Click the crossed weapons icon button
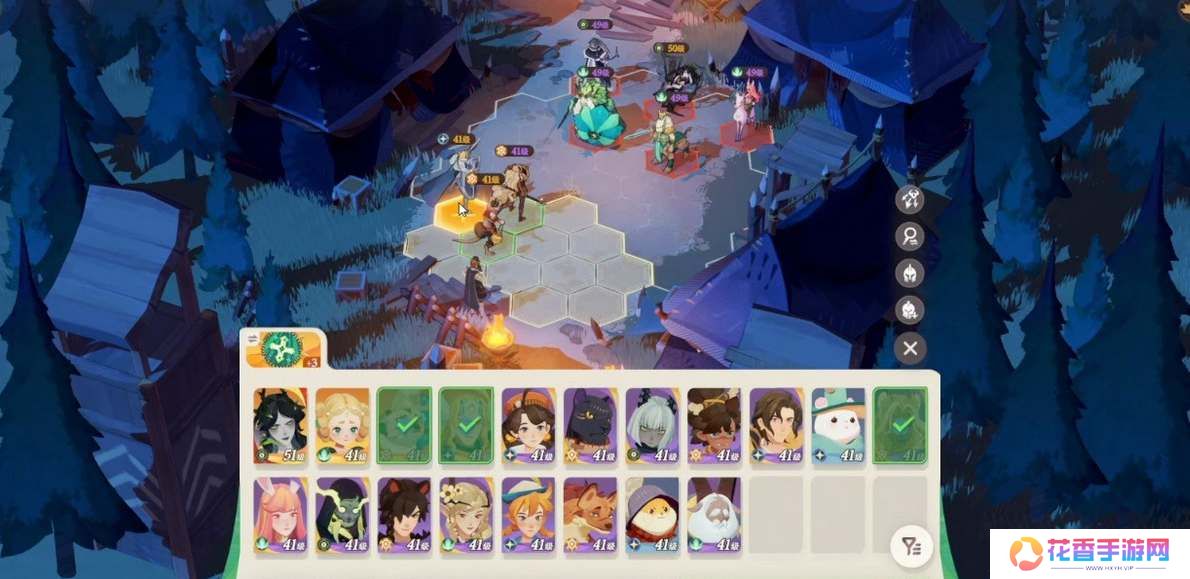Screen dimensions: 1190x579 (x=910, y=198)
